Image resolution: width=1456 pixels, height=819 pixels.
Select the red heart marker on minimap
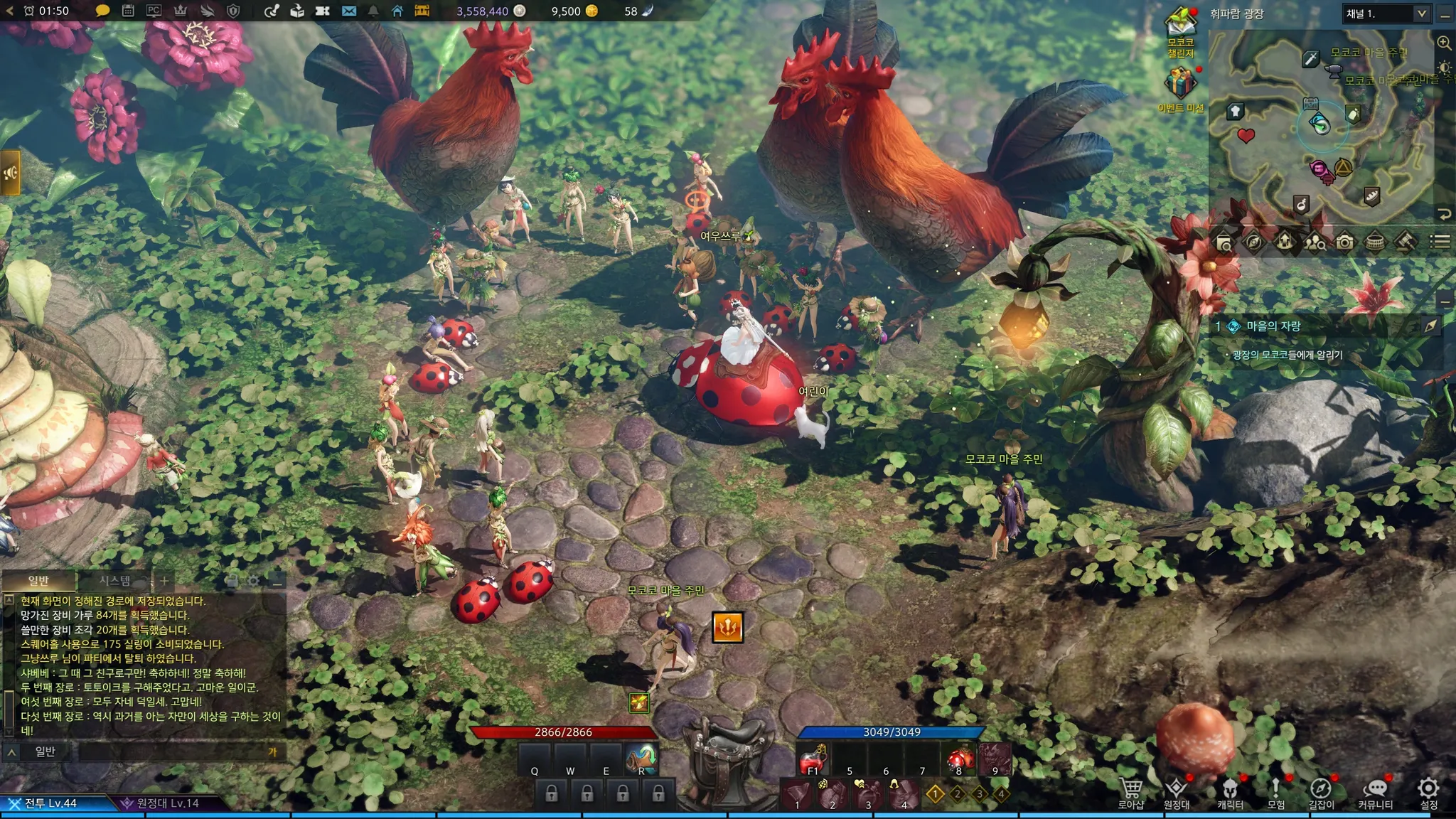pos(1246,135)
